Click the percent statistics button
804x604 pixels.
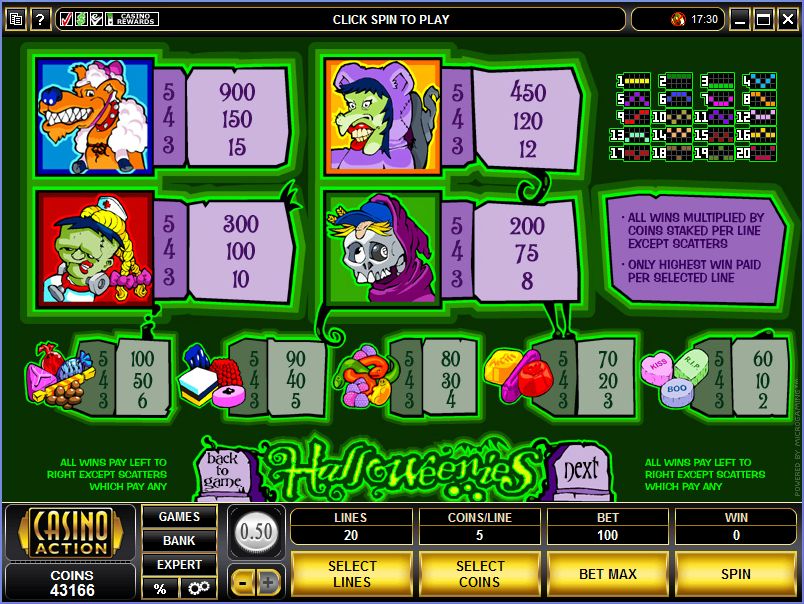[159, 588]
